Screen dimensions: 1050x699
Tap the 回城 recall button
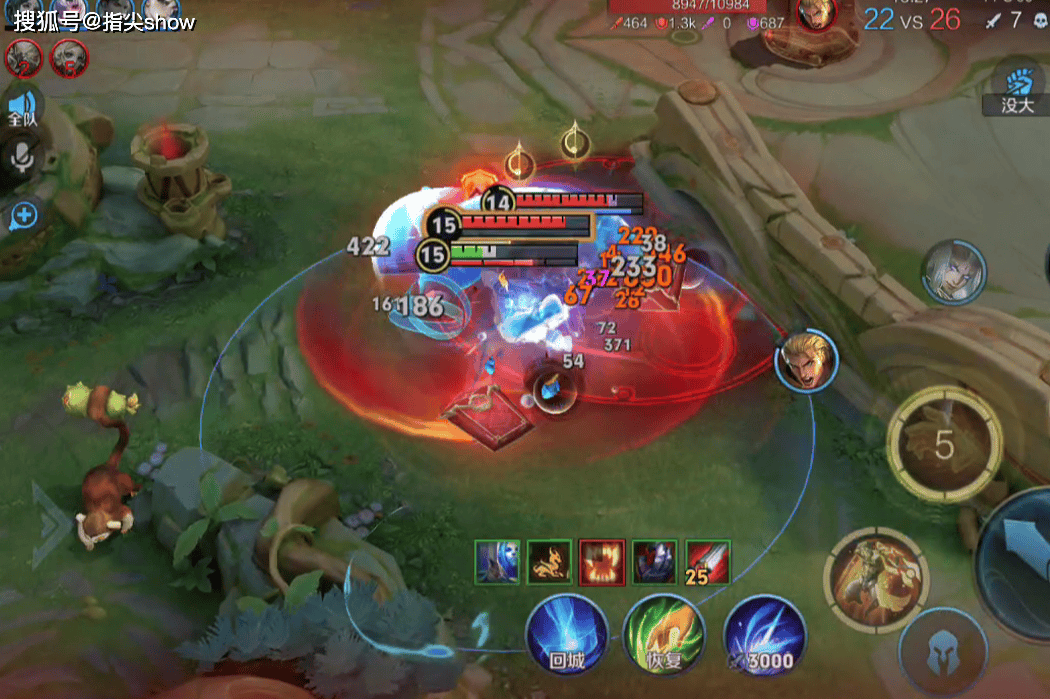coord(566,637)
